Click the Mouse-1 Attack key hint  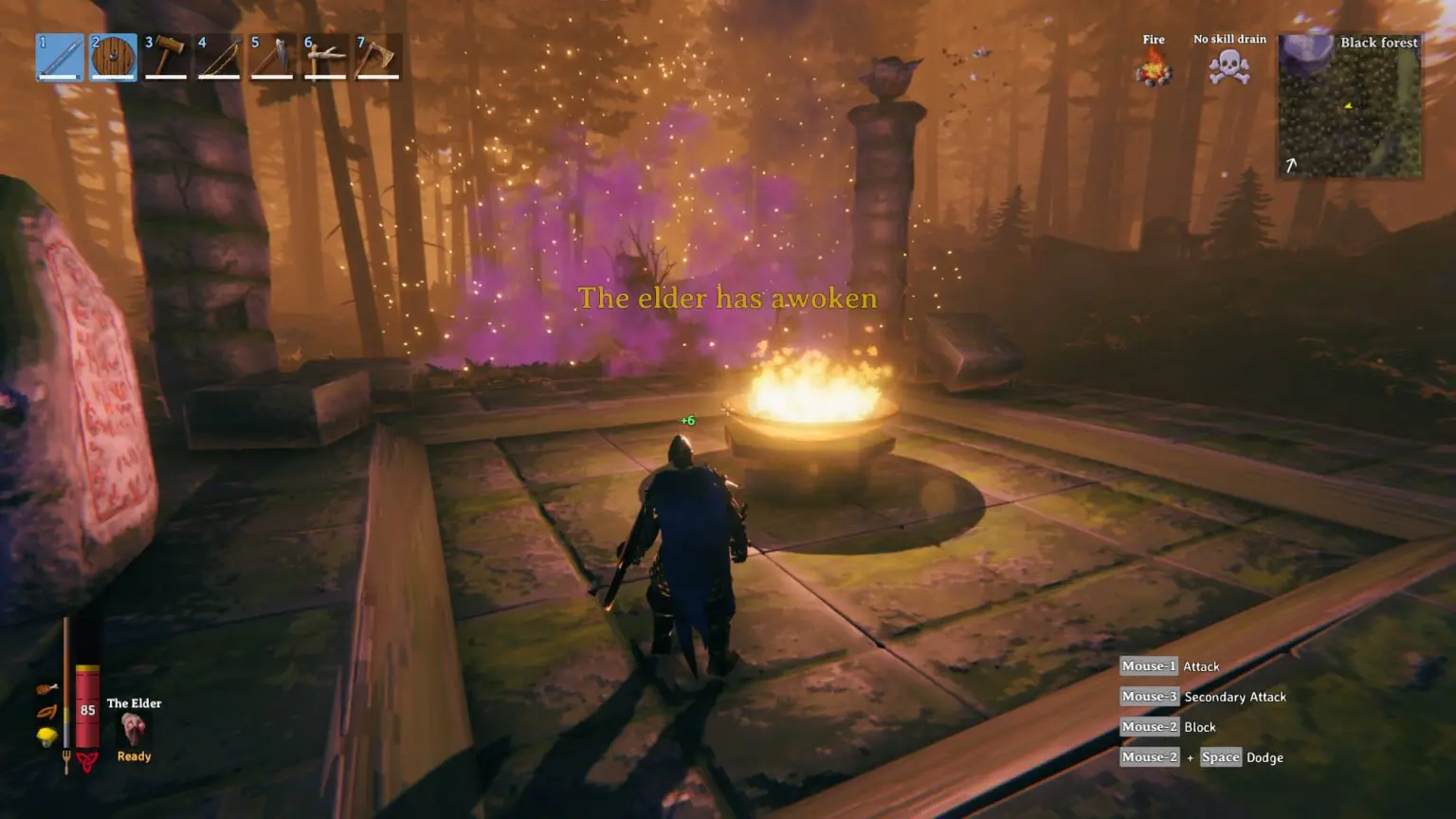pyautogui.click(x=1171, y=666)
